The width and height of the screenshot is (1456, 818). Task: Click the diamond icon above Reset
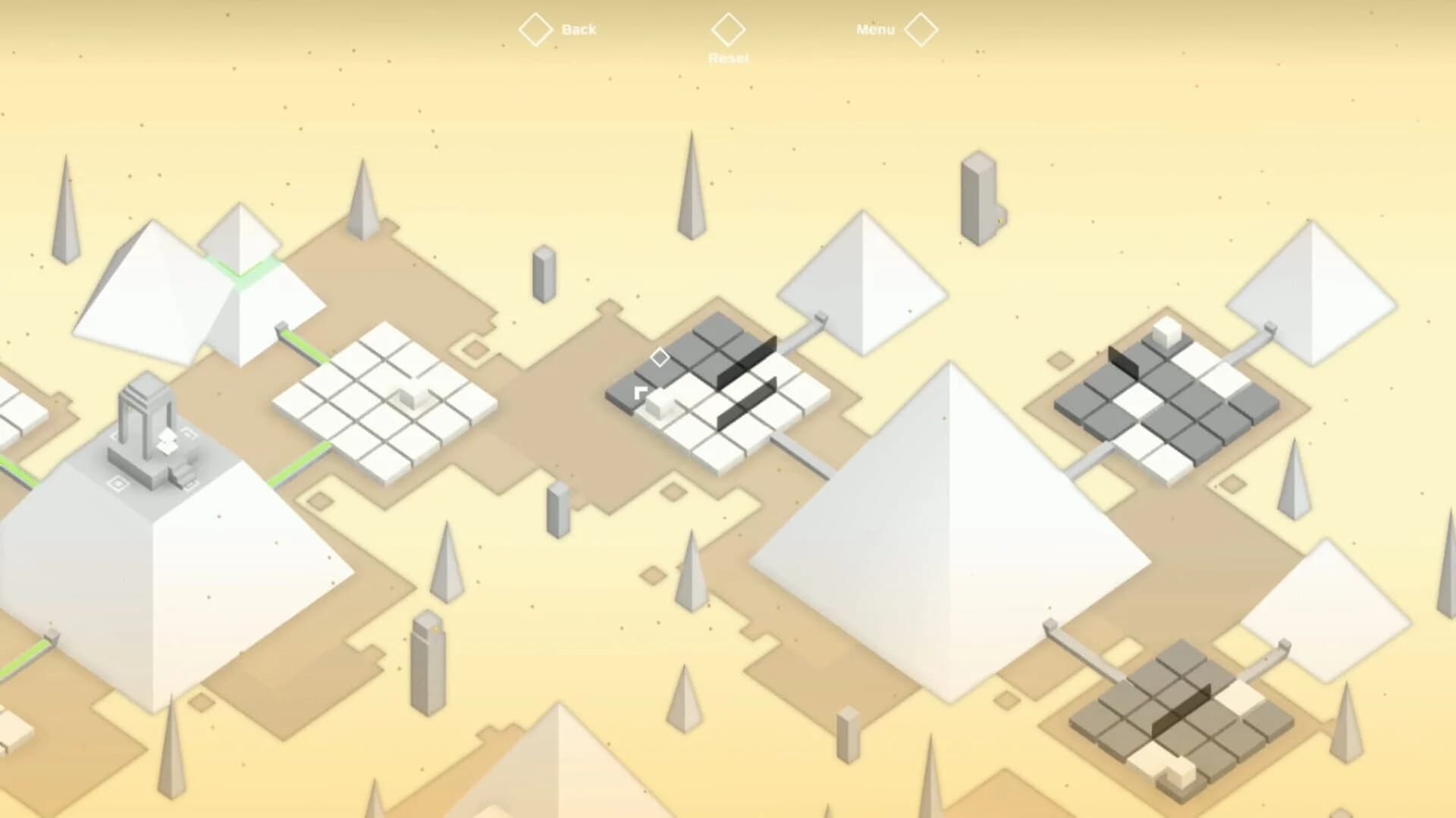[729, 30]
